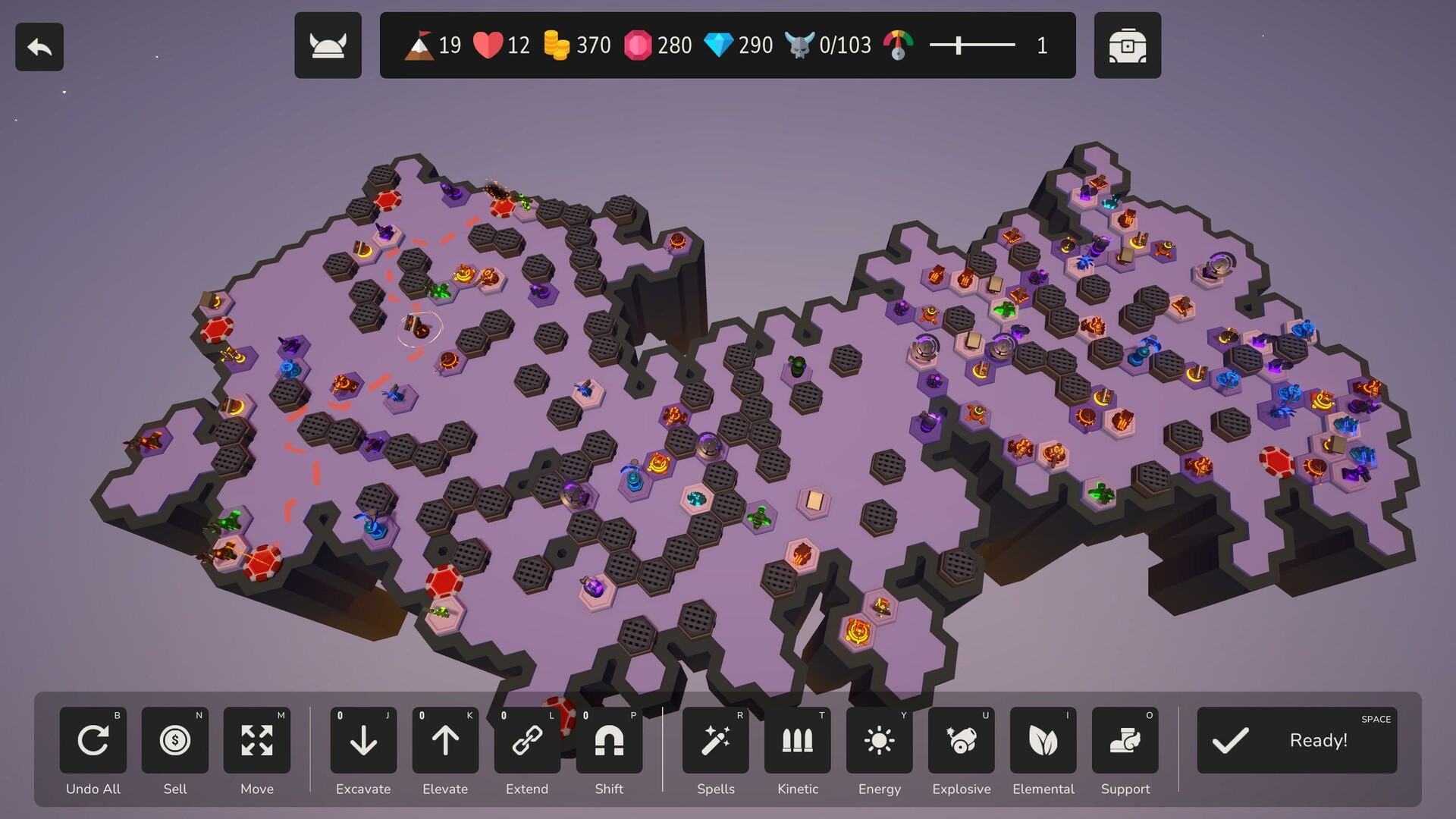Open the Elemental towers category
This screenshot has height=819, width=1456.
1043,740
